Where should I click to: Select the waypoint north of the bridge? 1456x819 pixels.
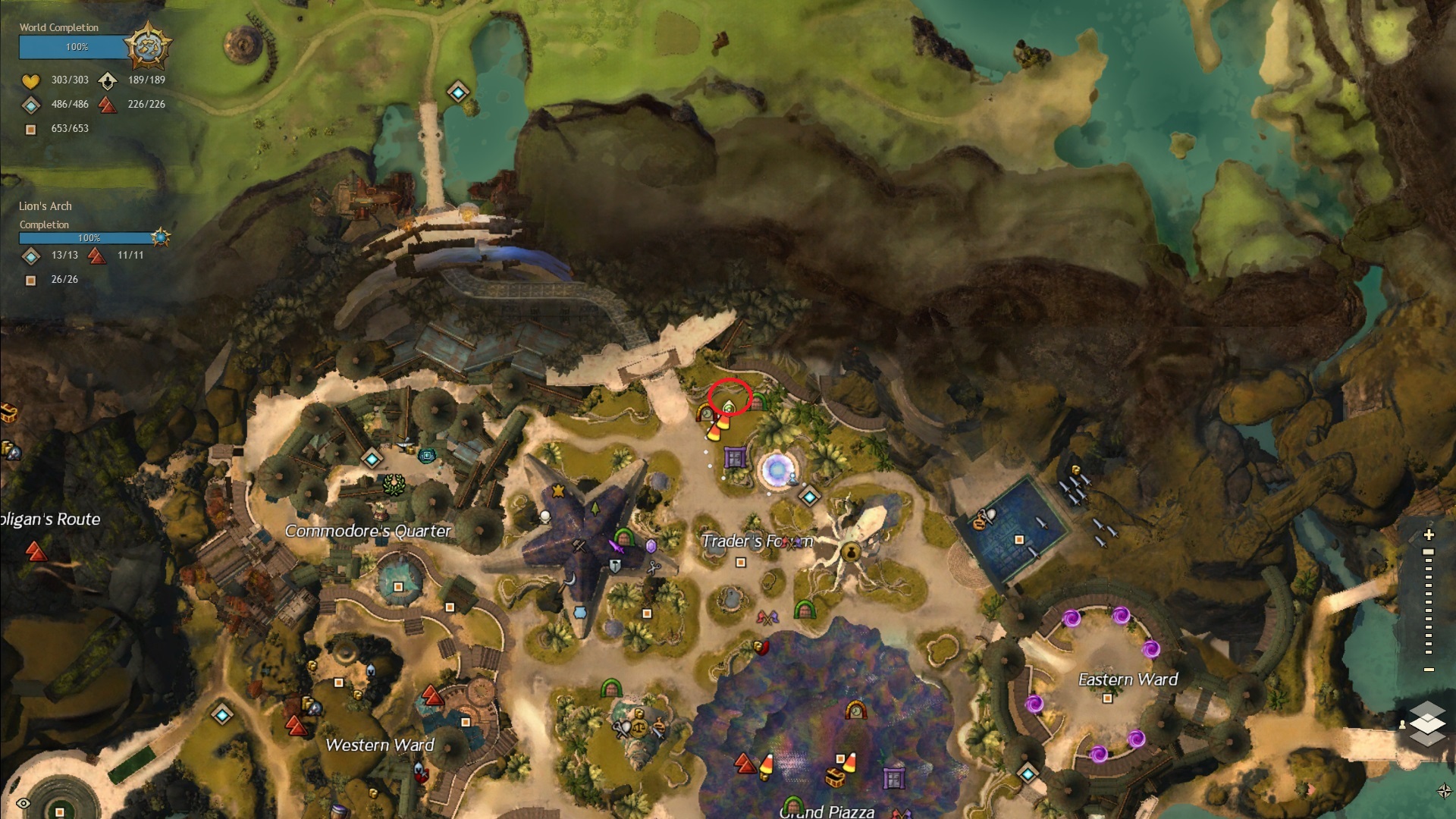coord(457,93)
